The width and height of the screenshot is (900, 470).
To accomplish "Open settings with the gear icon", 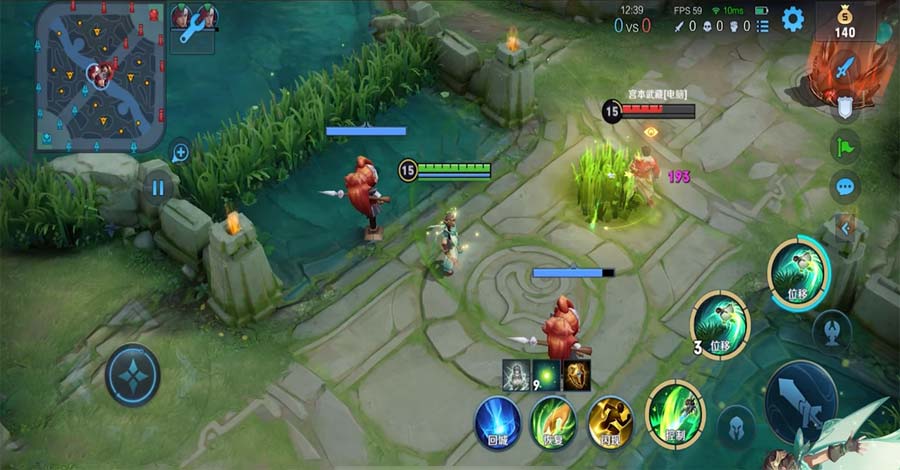I will point(793,19).
